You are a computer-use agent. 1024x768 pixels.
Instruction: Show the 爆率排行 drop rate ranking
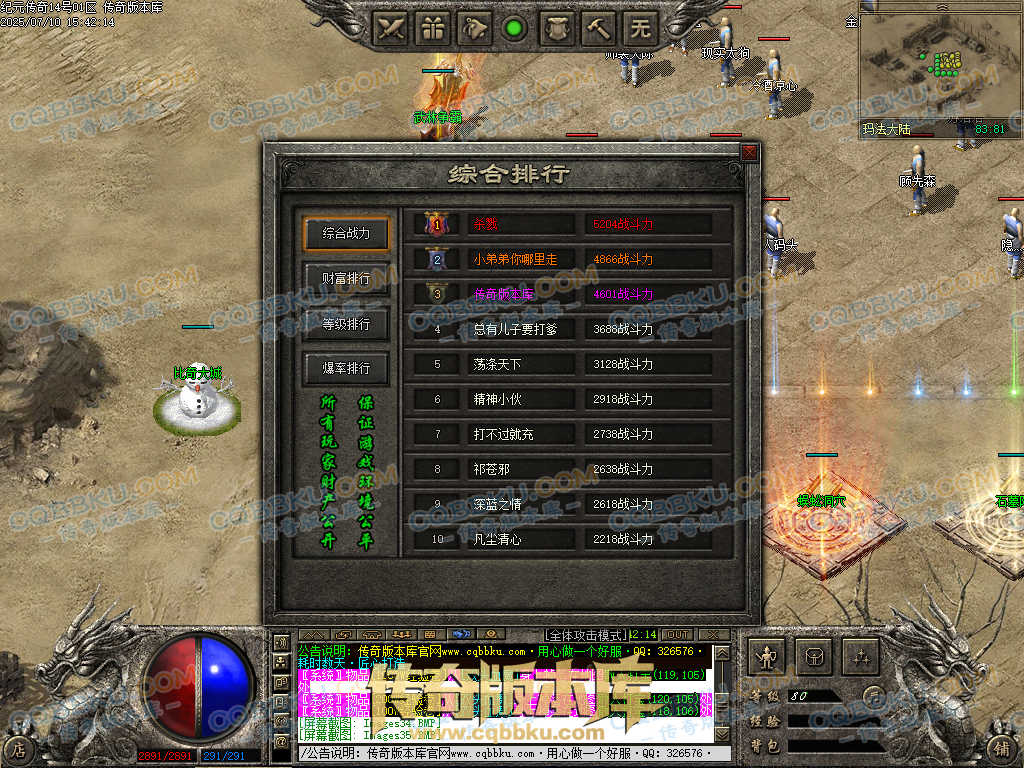click(346, 368)
